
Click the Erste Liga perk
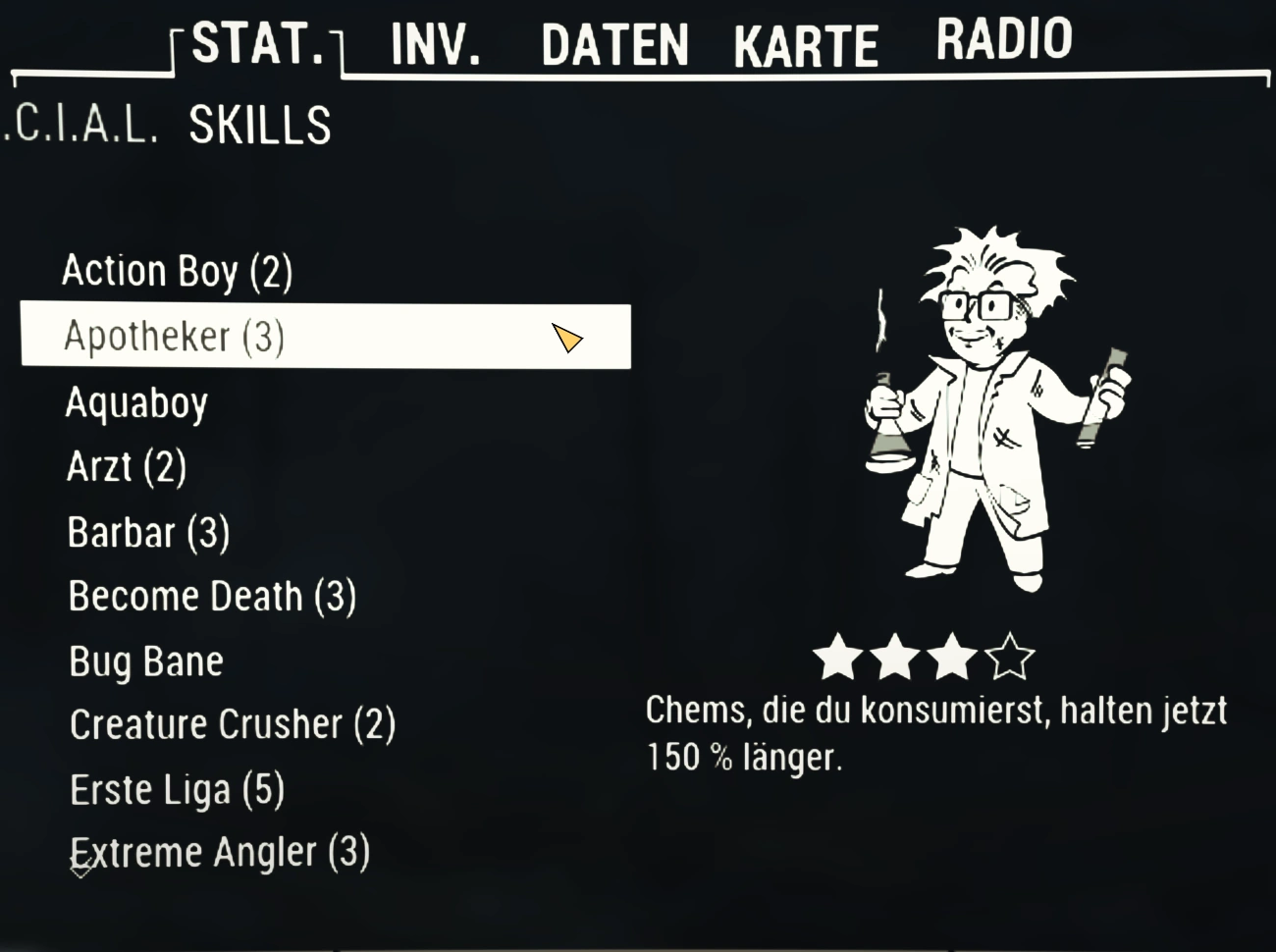coord(177,790)
